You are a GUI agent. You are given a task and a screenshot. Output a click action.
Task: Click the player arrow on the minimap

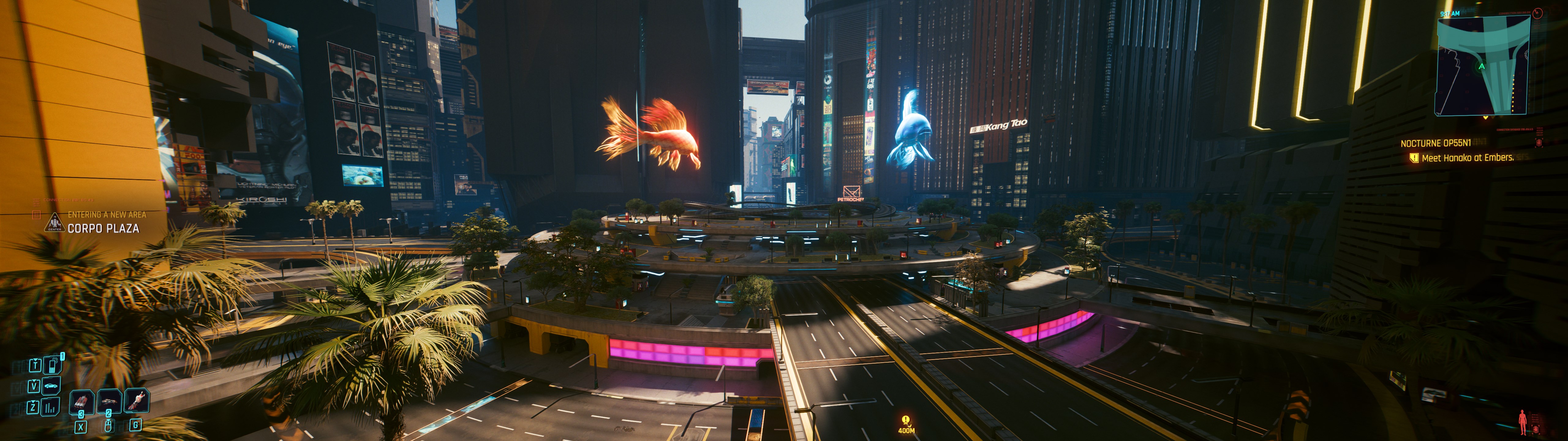click(1482, 66)
